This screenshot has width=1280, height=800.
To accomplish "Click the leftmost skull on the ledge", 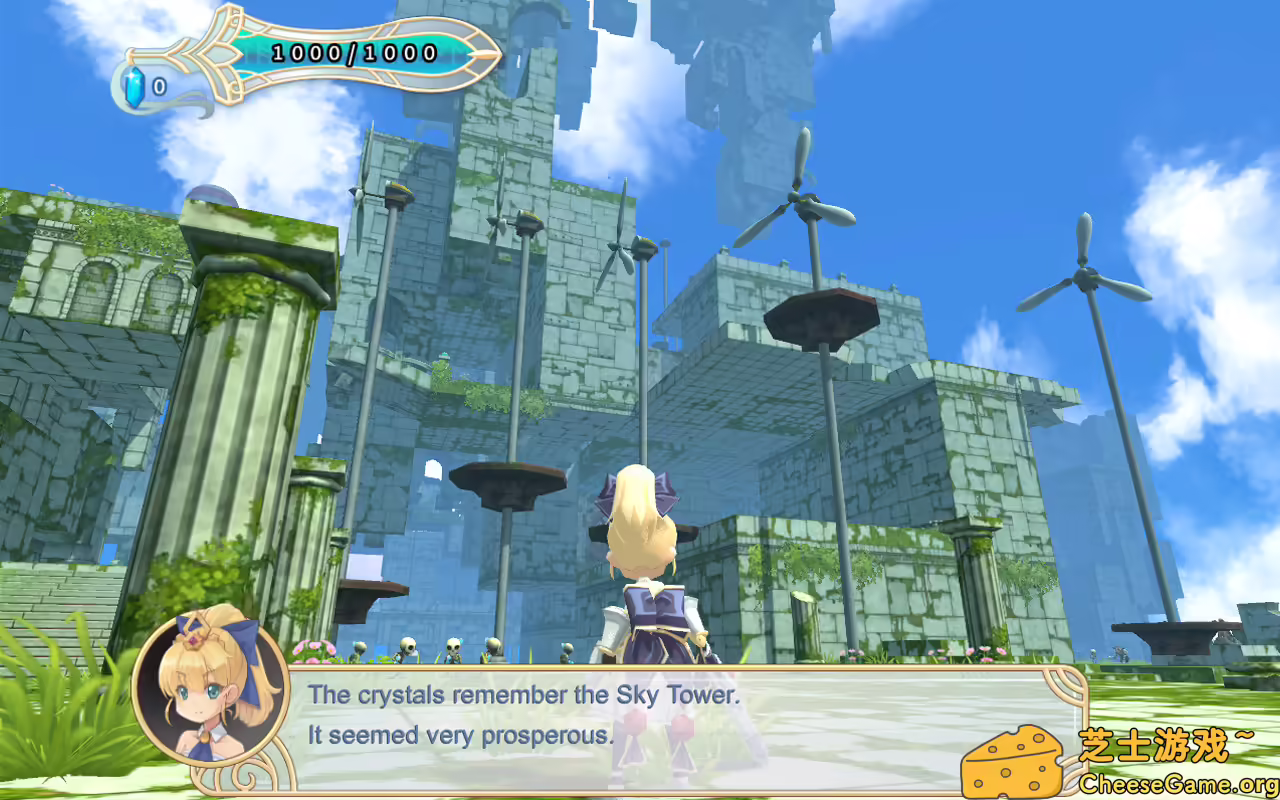I will [x=357, y=650].
